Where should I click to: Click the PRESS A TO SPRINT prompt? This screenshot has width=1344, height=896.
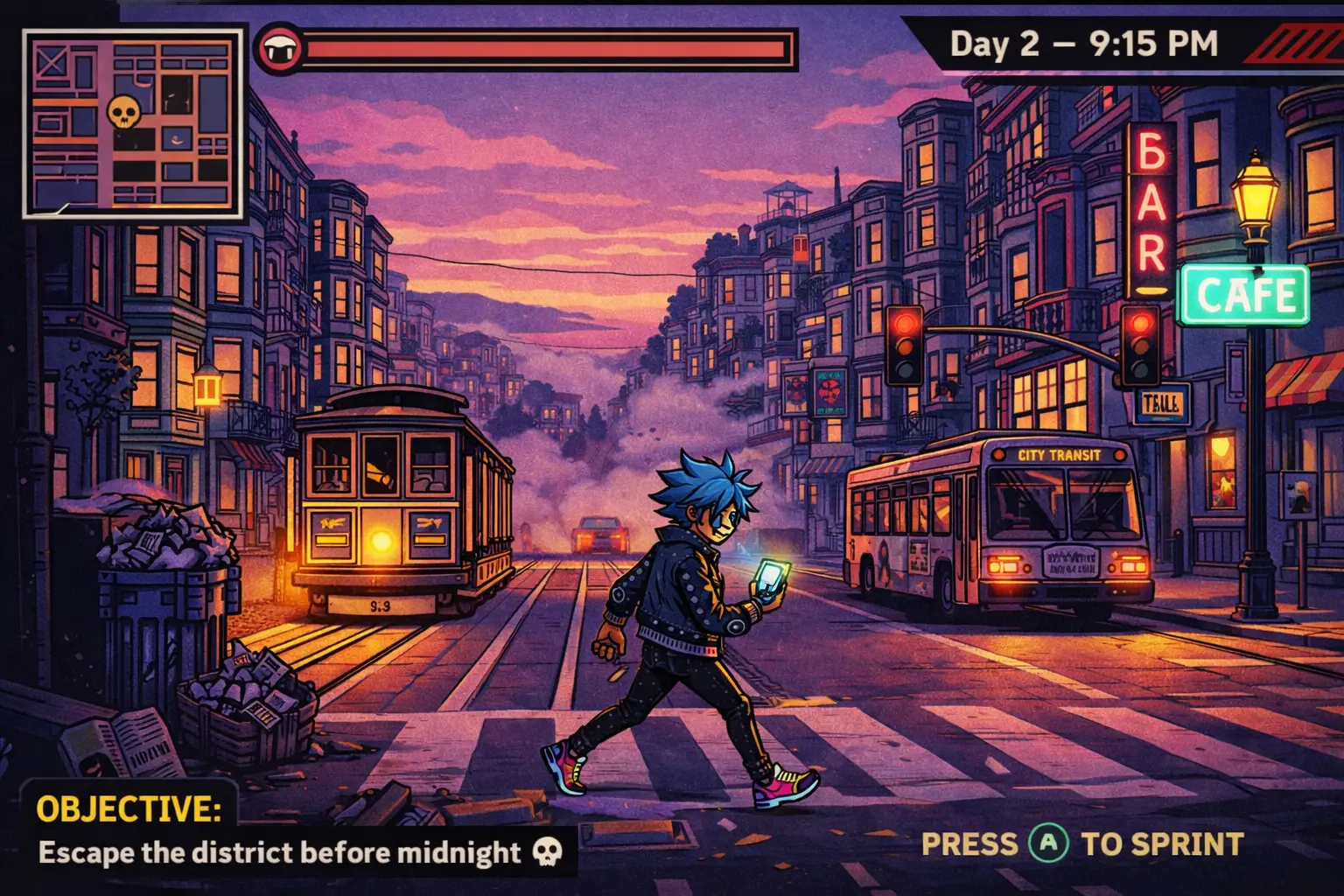point(1081,843)
